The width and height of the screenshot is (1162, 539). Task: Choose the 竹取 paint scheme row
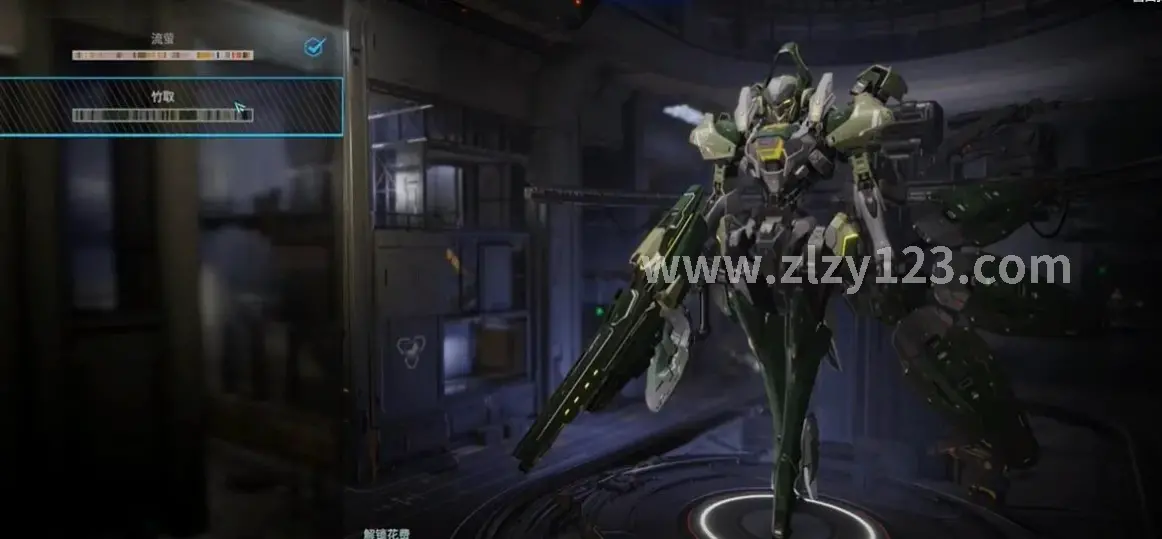coord(165,106)
